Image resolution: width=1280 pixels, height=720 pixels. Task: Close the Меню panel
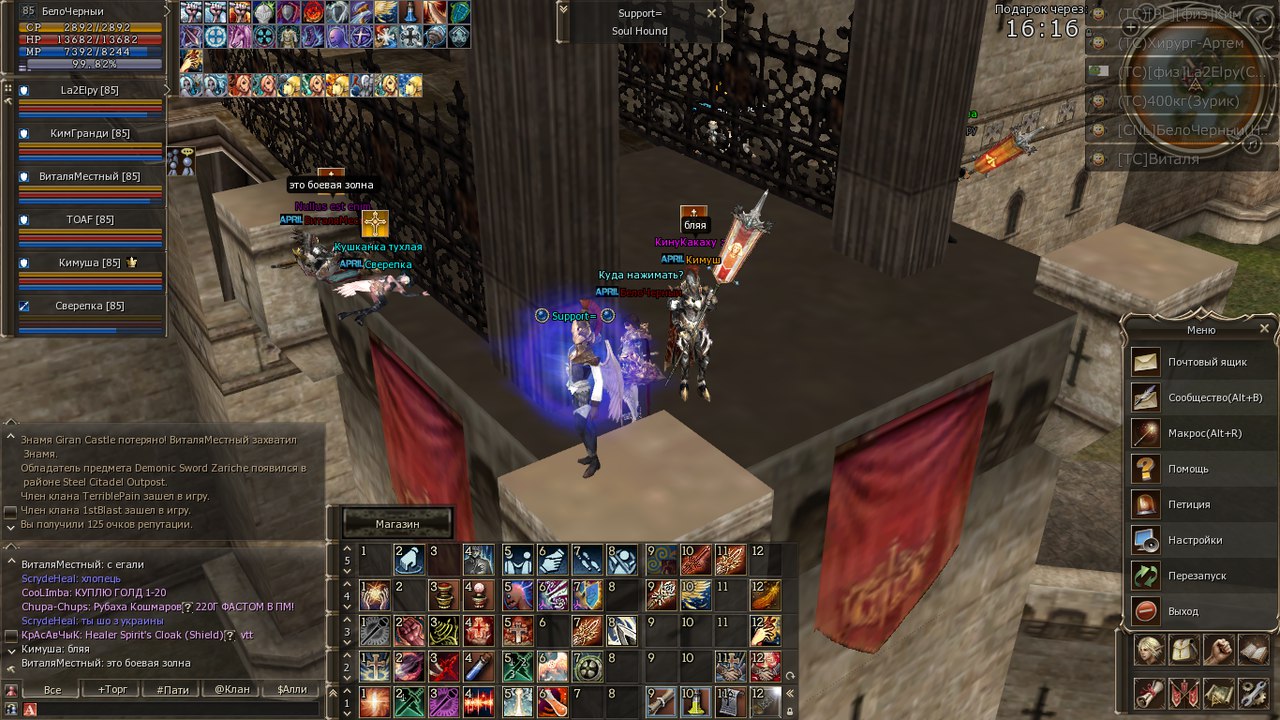pos(1264,328)
